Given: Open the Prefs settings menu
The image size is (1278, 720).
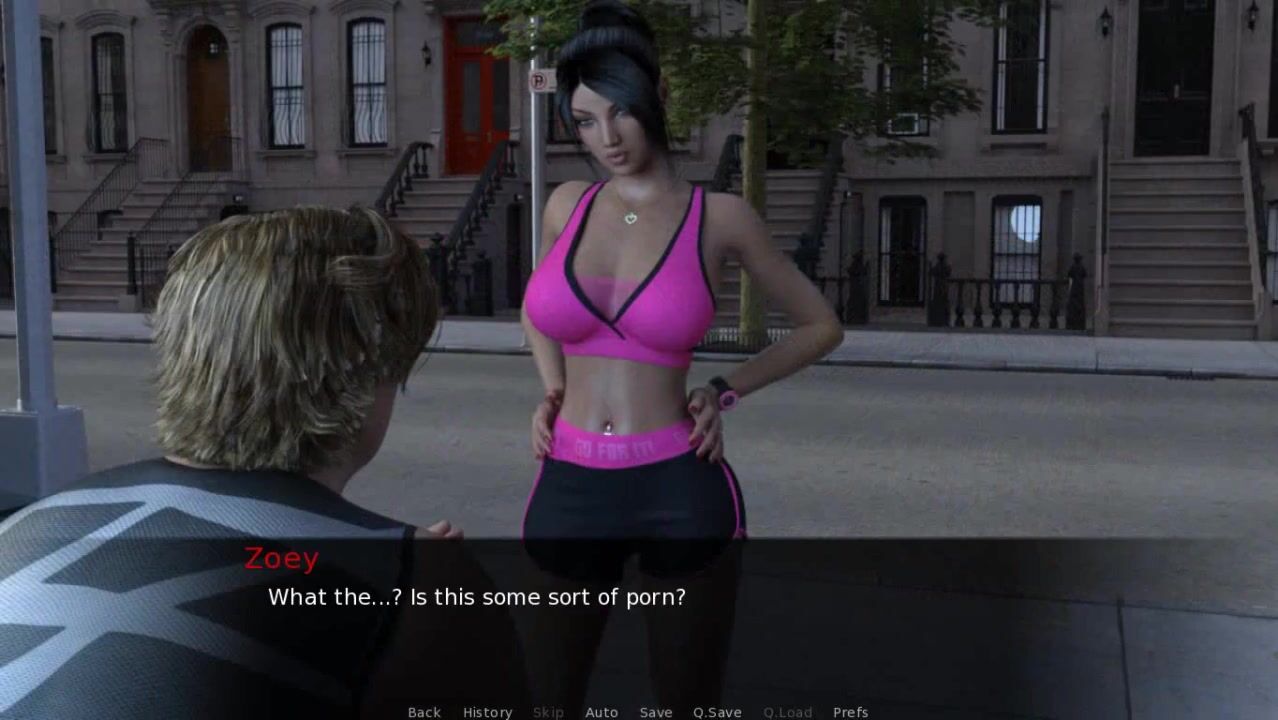Looking at the screenshot, I should pos(850,712).
